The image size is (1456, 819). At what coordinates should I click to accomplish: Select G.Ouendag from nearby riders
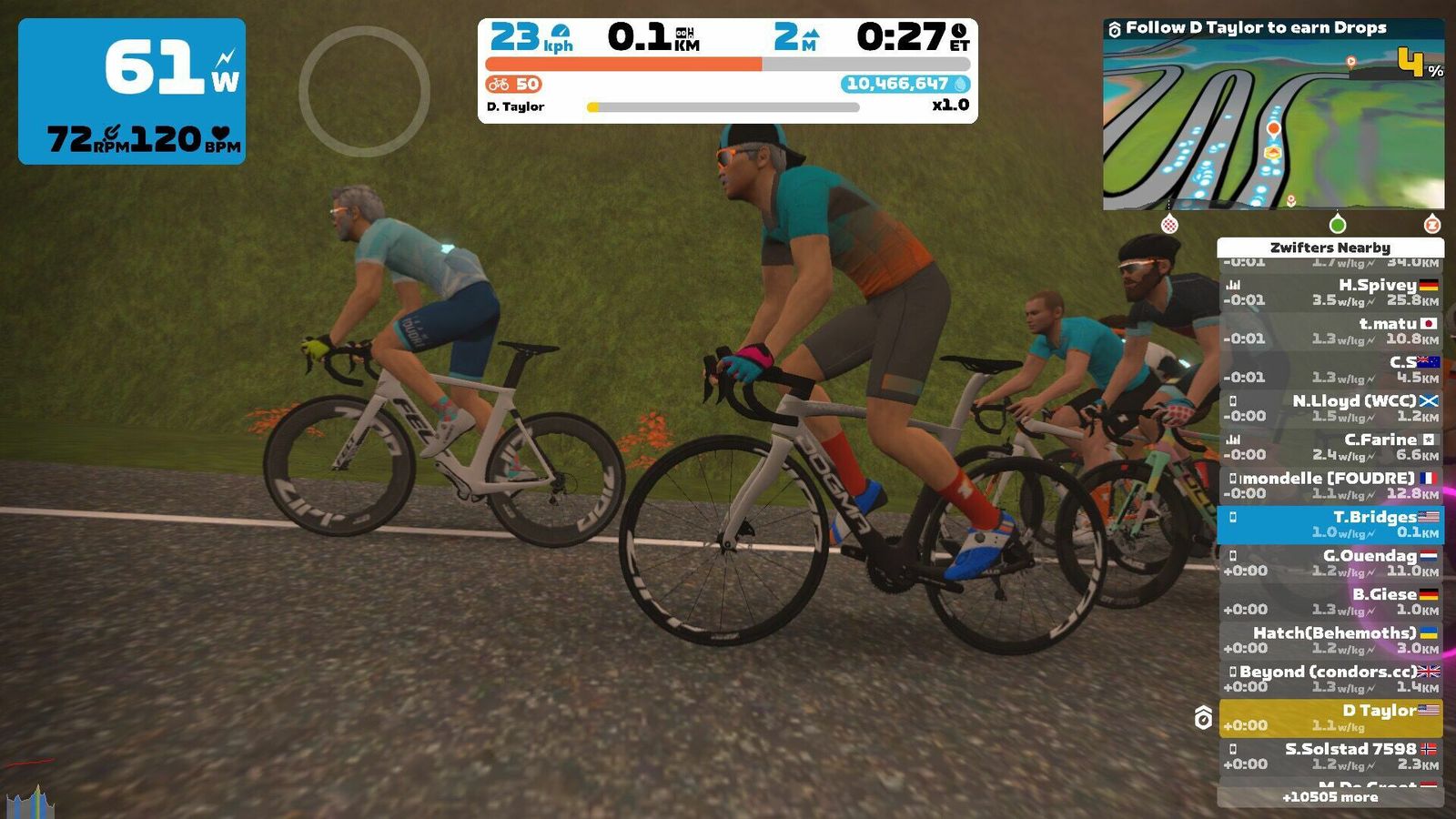tap(1330, 563)
